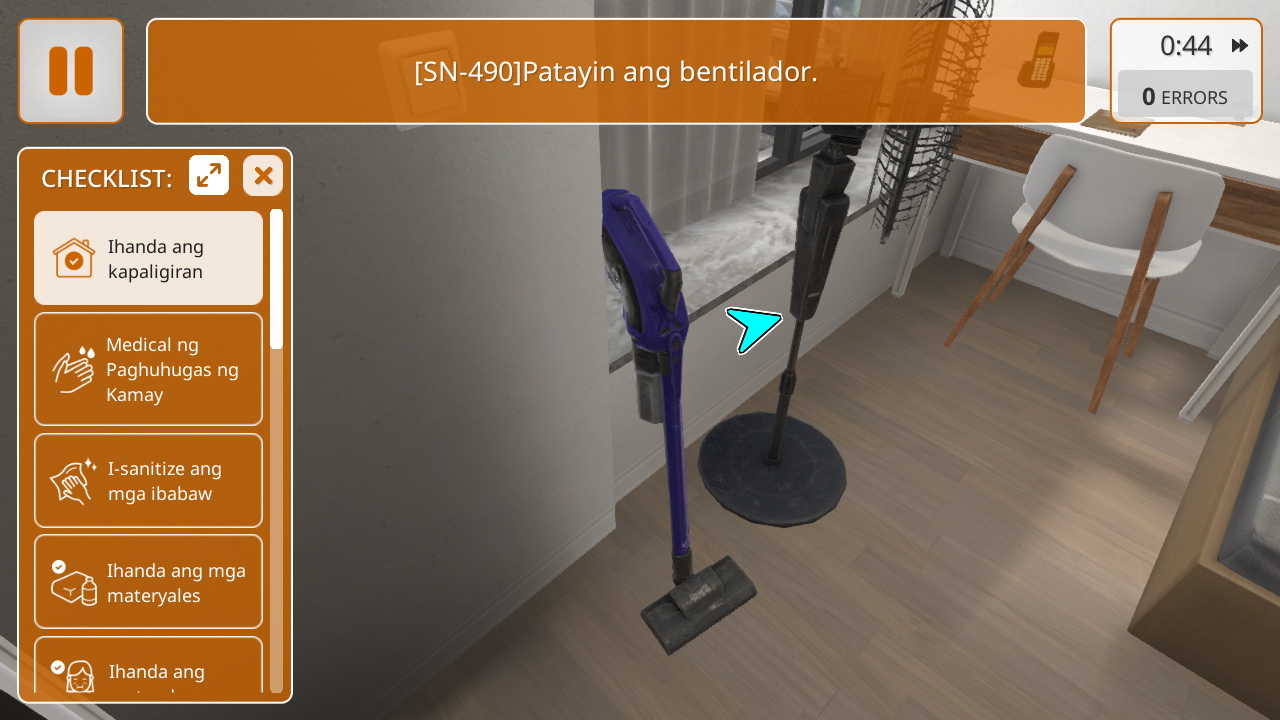Select 'Ihanda ang kapaligiran' checklist item
The image size is (1280, 720).
click(x=148, y=258)
